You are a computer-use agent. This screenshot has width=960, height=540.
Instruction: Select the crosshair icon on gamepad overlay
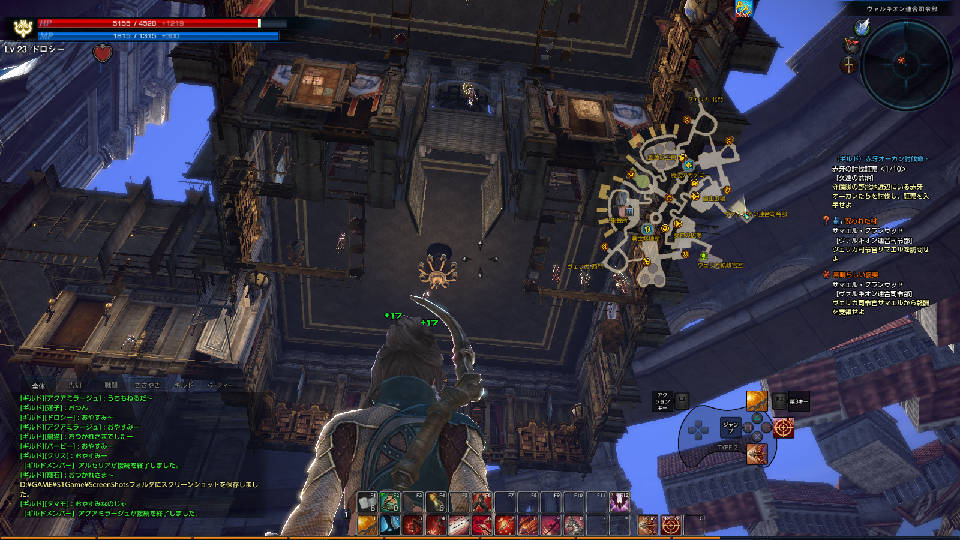783,428
